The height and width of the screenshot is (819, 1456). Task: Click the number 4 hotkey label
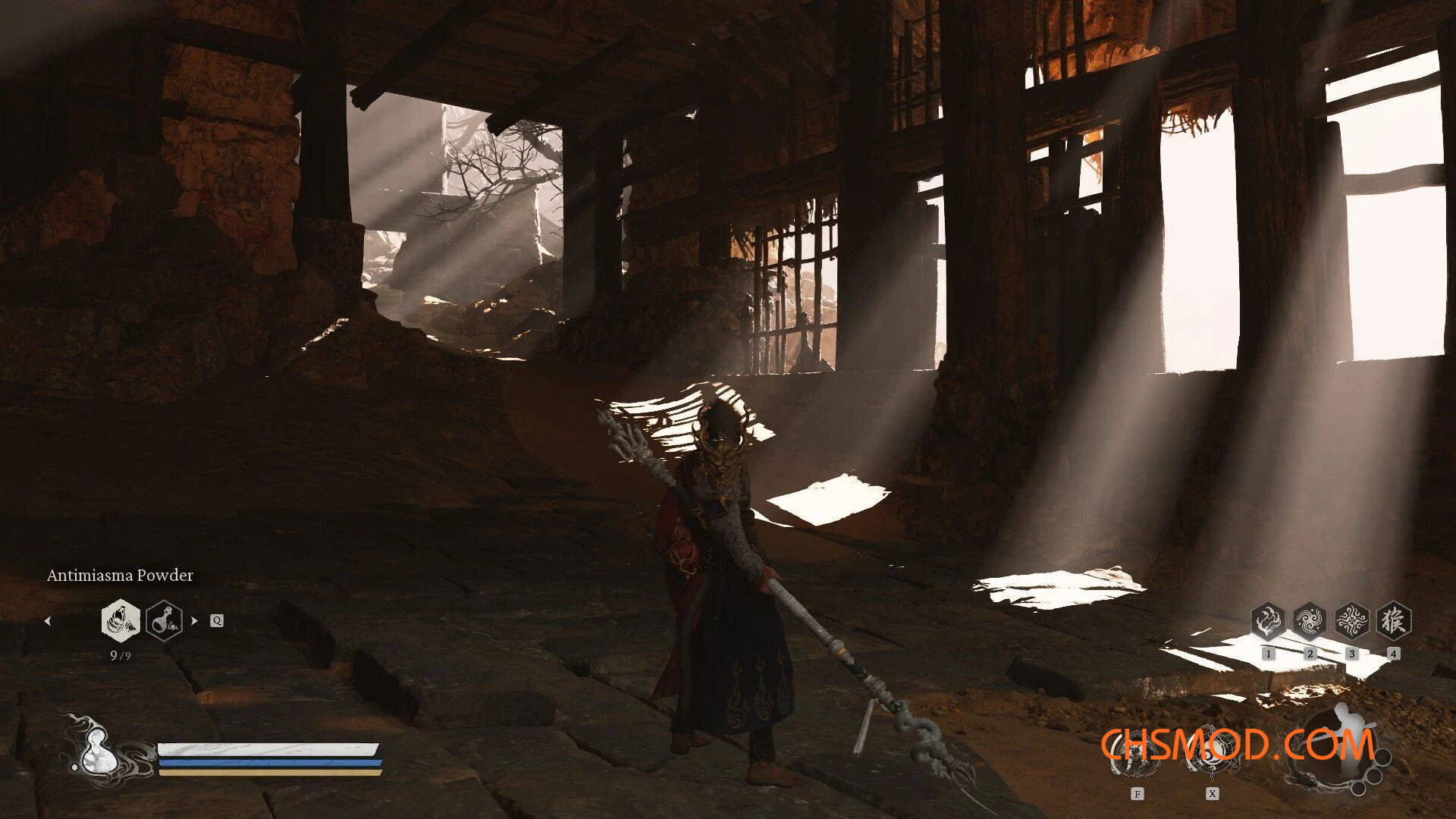point(1394,654)
